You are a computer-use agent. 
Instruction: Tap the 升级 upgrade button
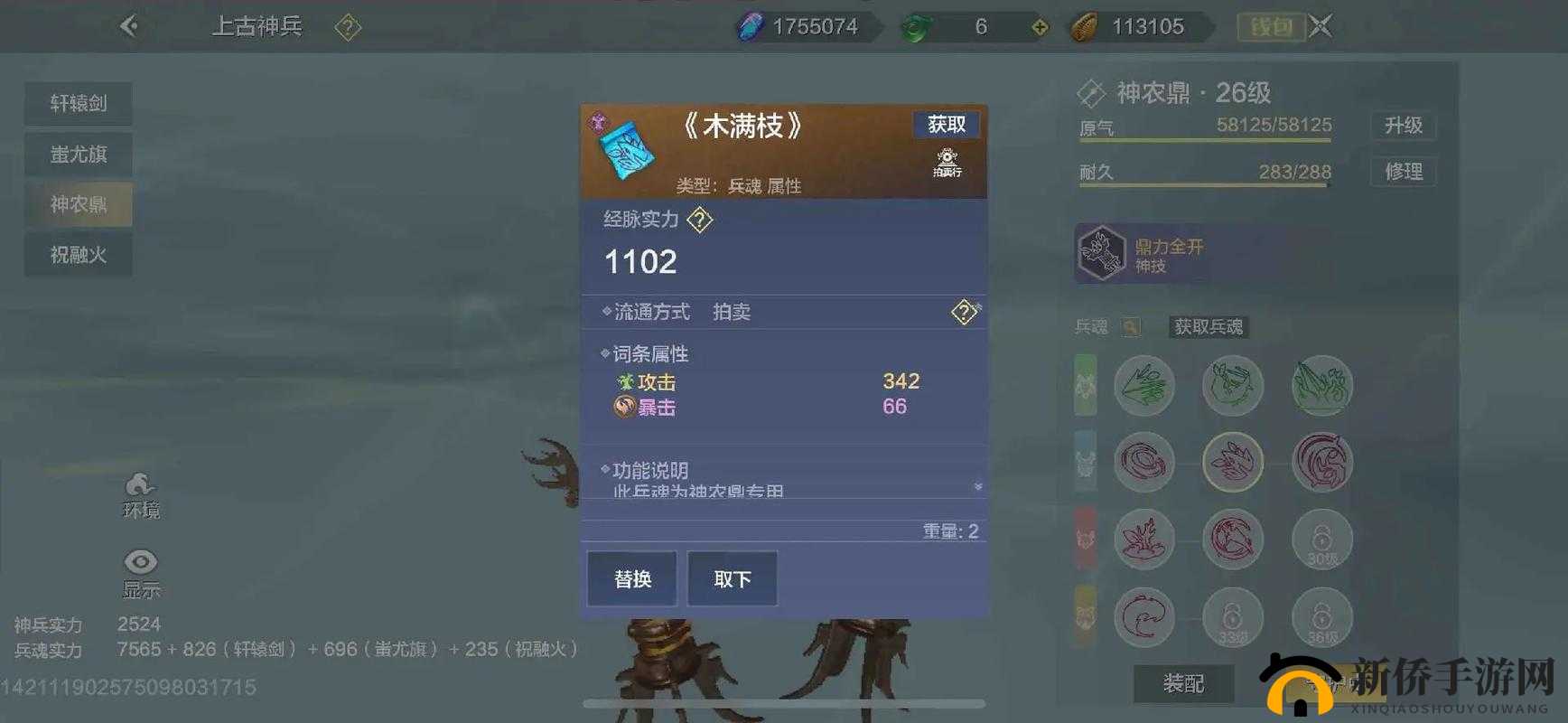(x=1404, y=127)
